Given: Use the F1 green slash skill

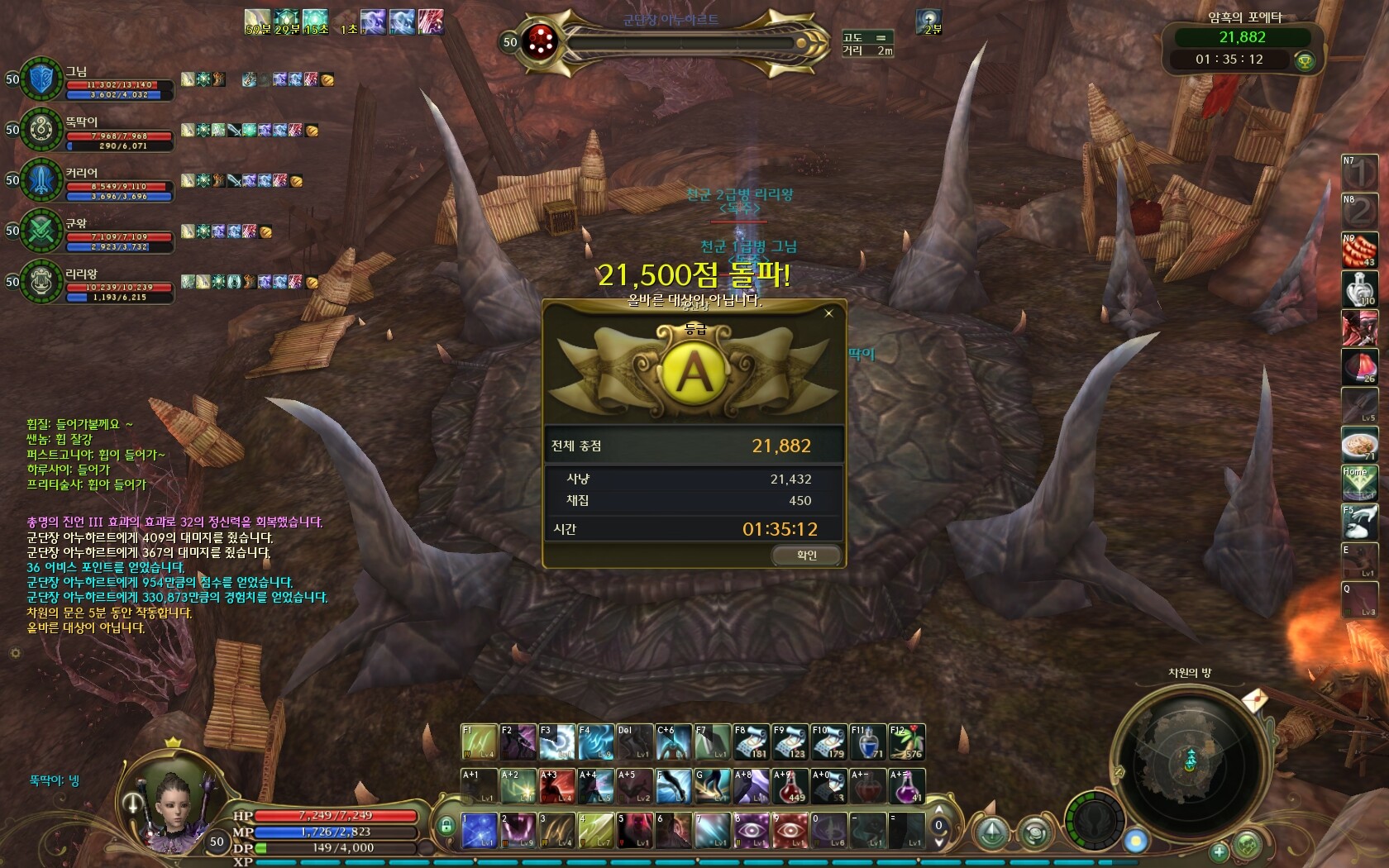Looking at the screenshot, I should point(479,742).
